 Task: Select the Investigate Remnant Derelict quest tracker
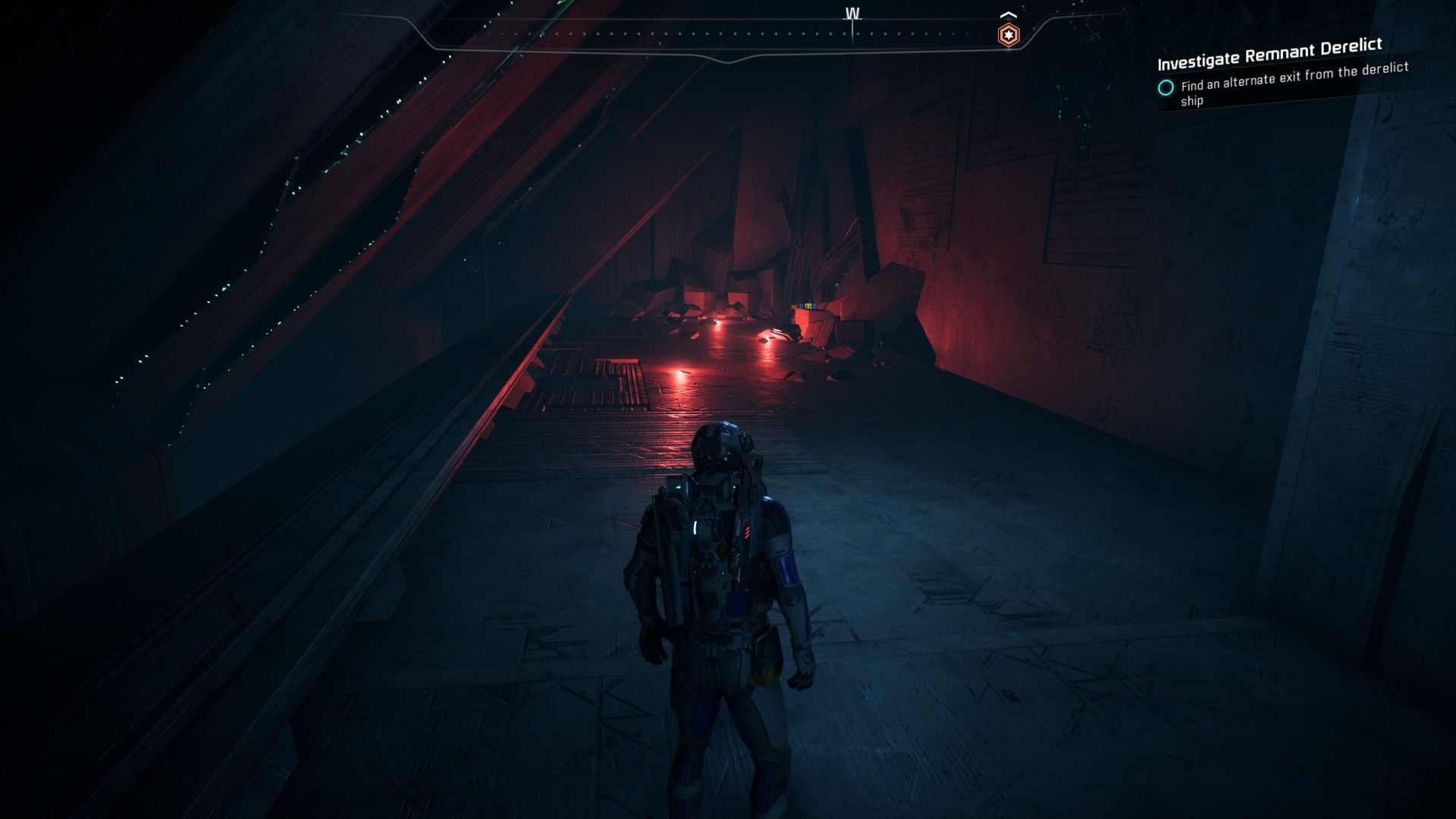(1269, 52)
